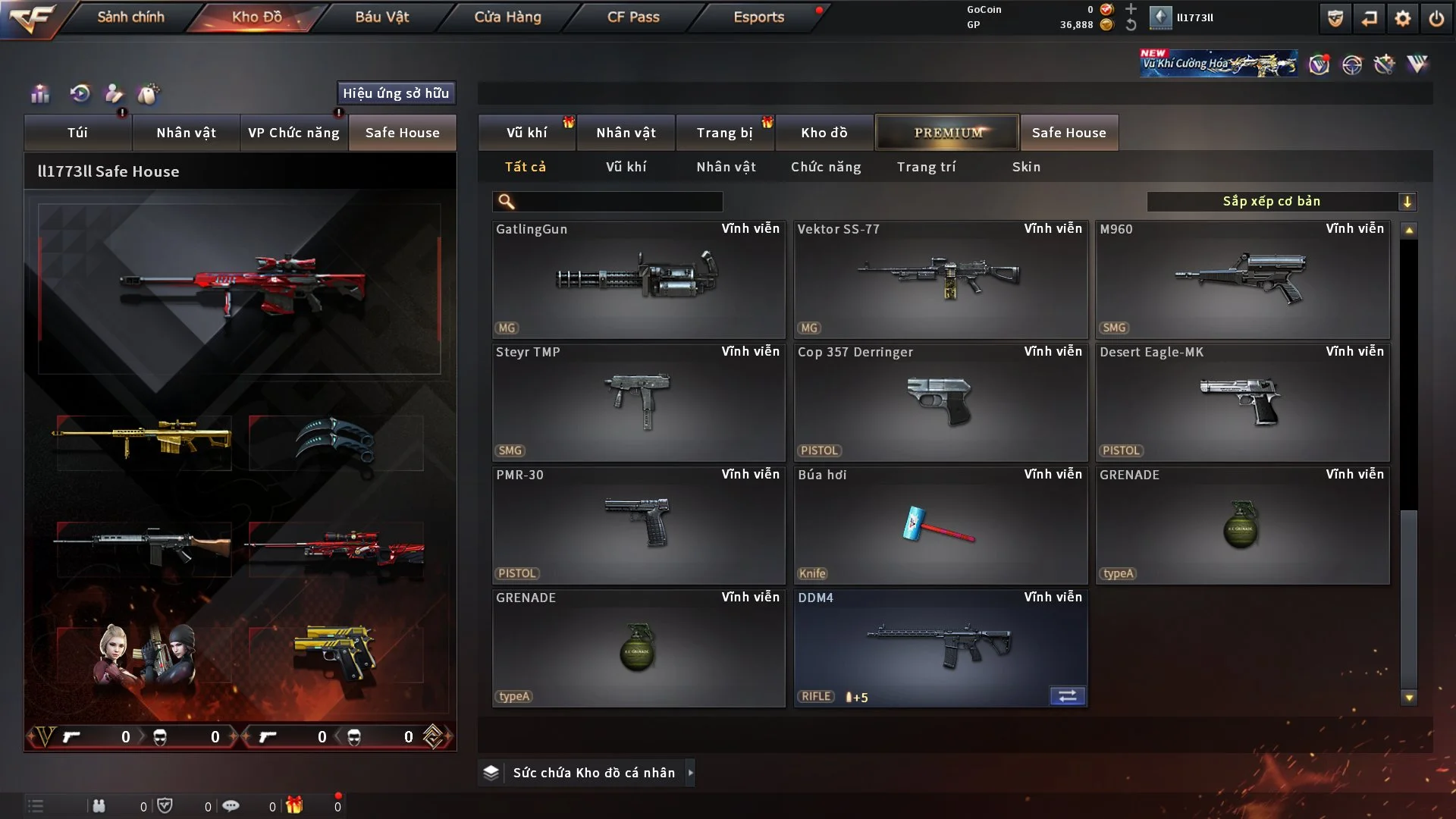
Task: Open settings via the gear icon
Action: [x=1402, y=18]
